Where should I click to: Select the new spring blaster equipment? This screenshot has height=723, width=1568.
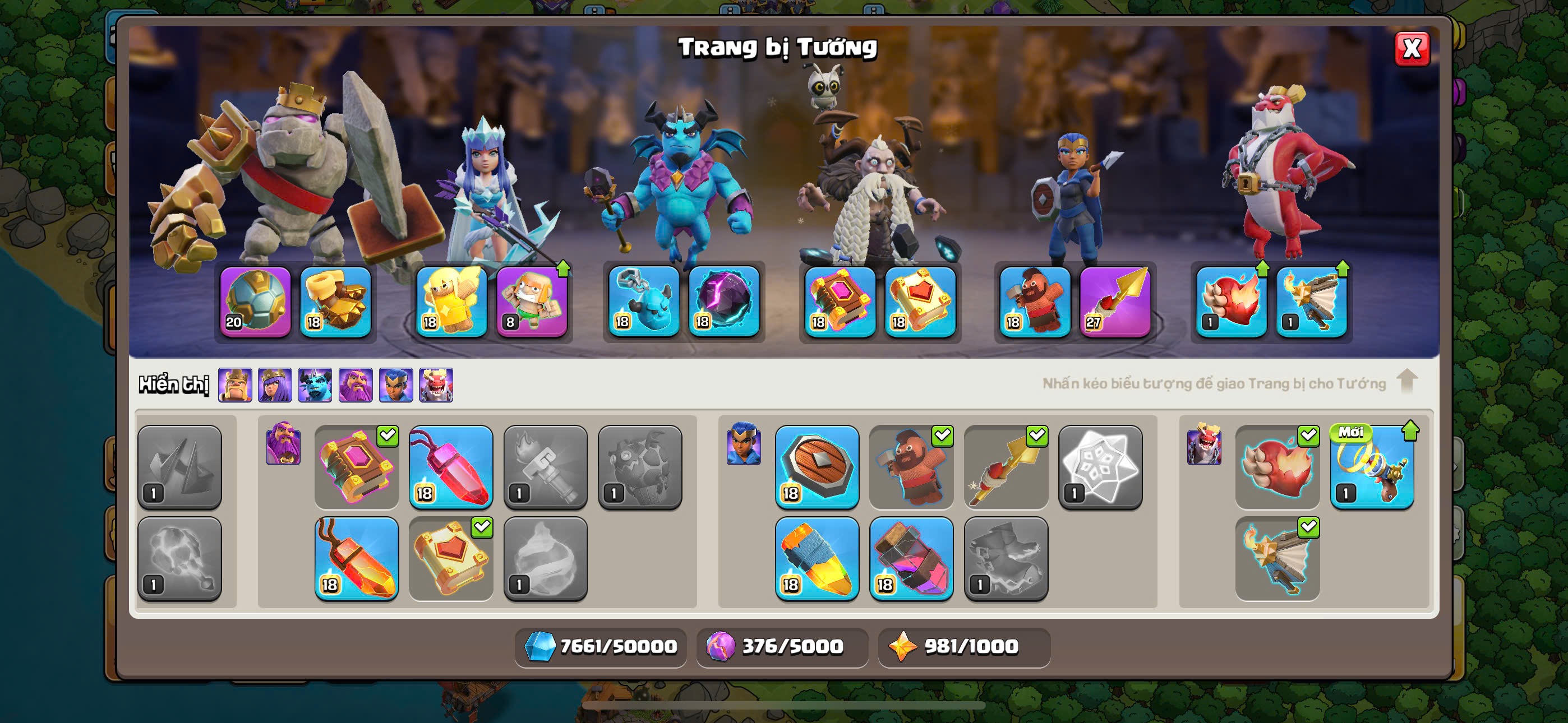click(1371, 467)
